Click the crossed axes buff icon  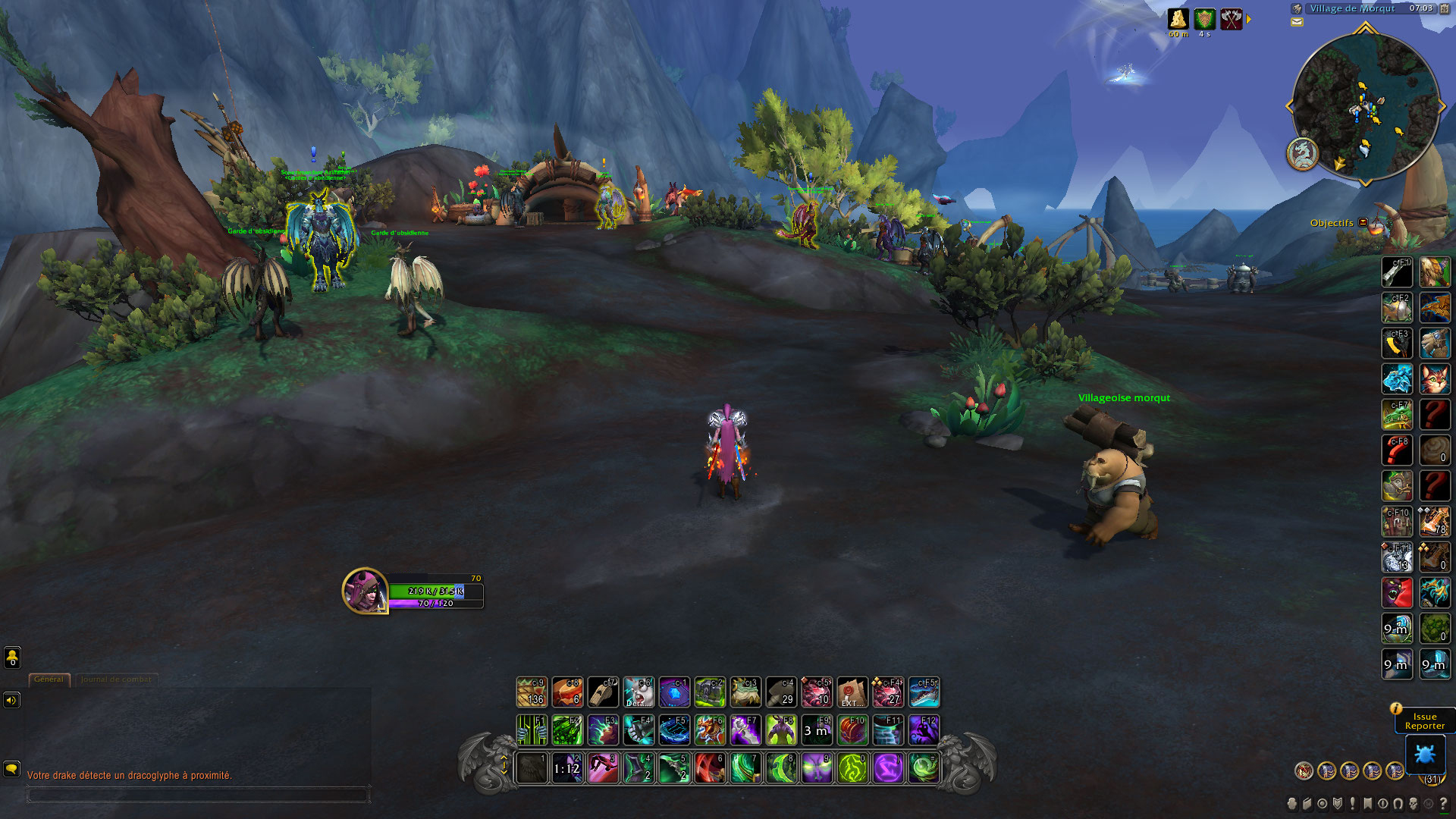click(x=1232, y=19)
